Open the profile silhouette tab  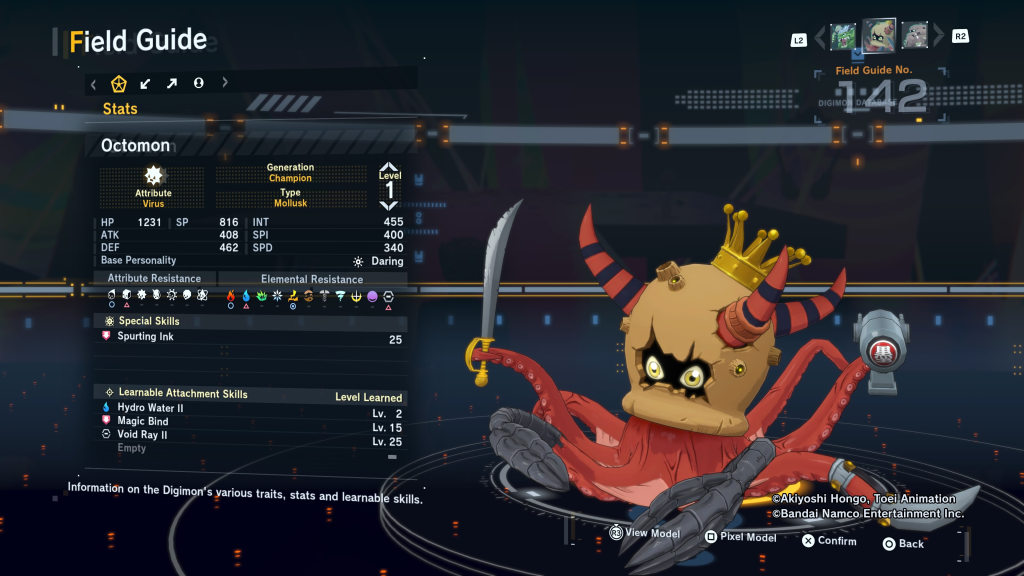click(x=199, y=83)
